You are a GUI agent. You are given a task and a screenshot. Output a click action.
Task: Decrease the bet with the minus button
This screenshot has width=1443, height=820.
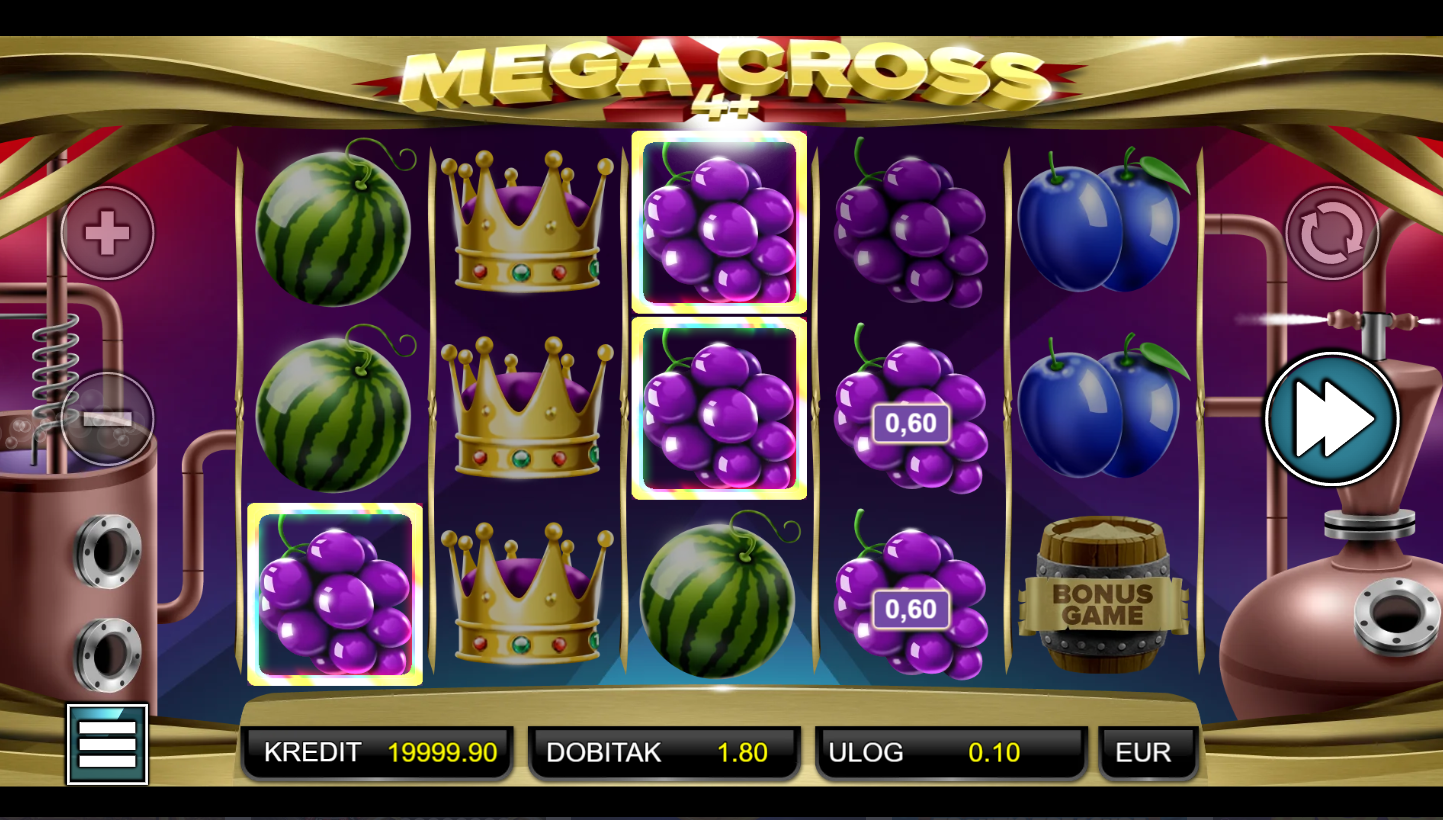pyautogui.click(x=107, y=419)
